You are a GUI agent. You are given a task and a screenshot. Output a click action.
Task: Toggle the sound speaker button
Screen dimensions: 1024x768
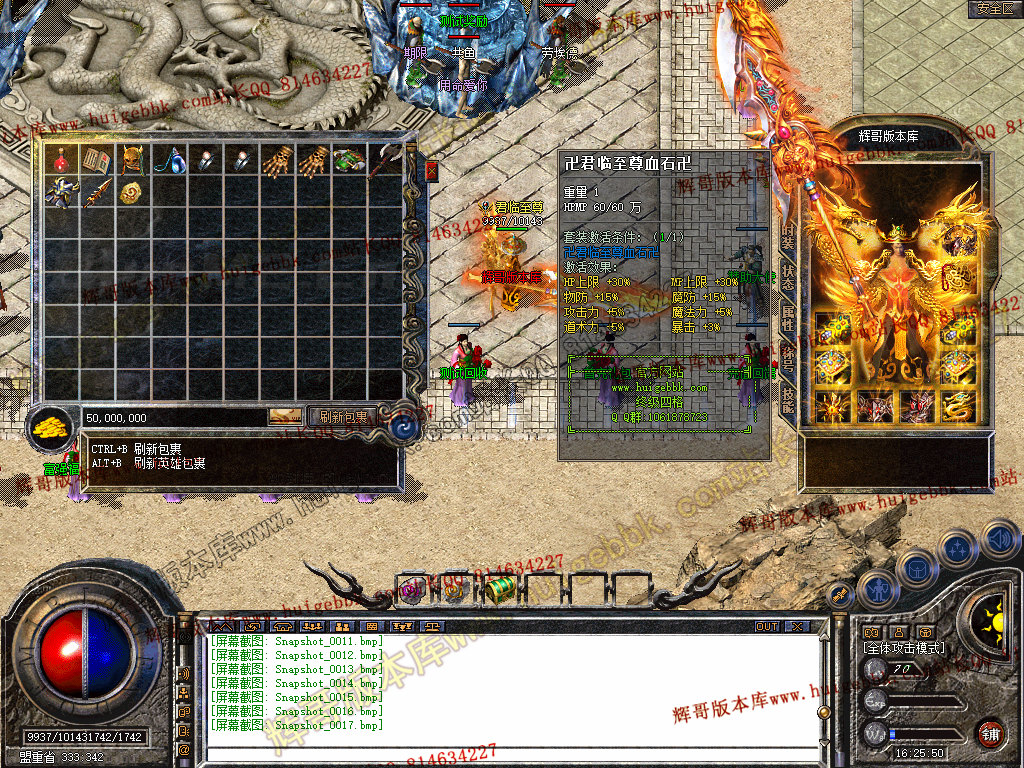point(1000,541)
